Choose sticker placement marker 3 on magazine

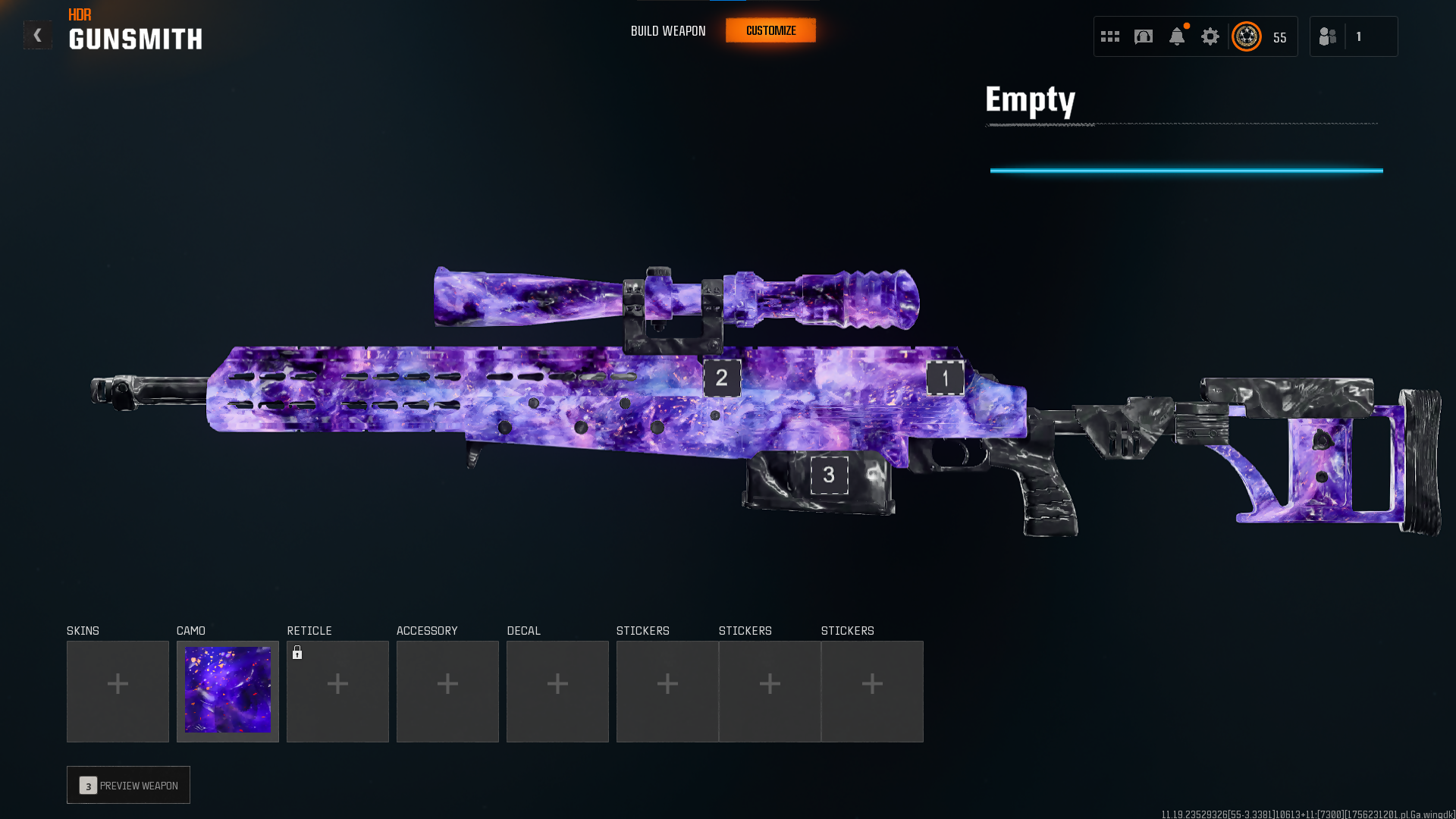(829, 475)
